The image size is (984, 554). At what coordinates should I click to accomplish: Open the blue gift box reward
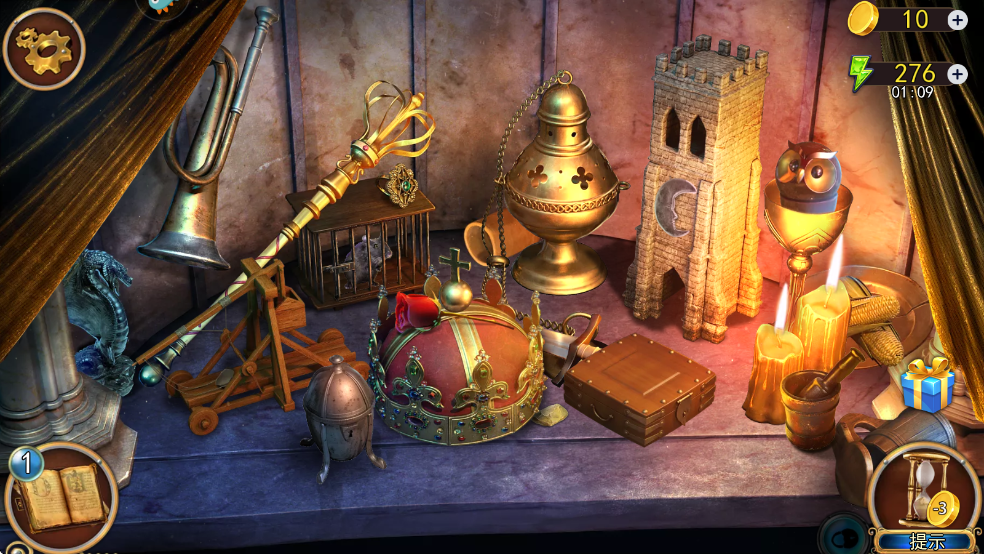(927, 385)
